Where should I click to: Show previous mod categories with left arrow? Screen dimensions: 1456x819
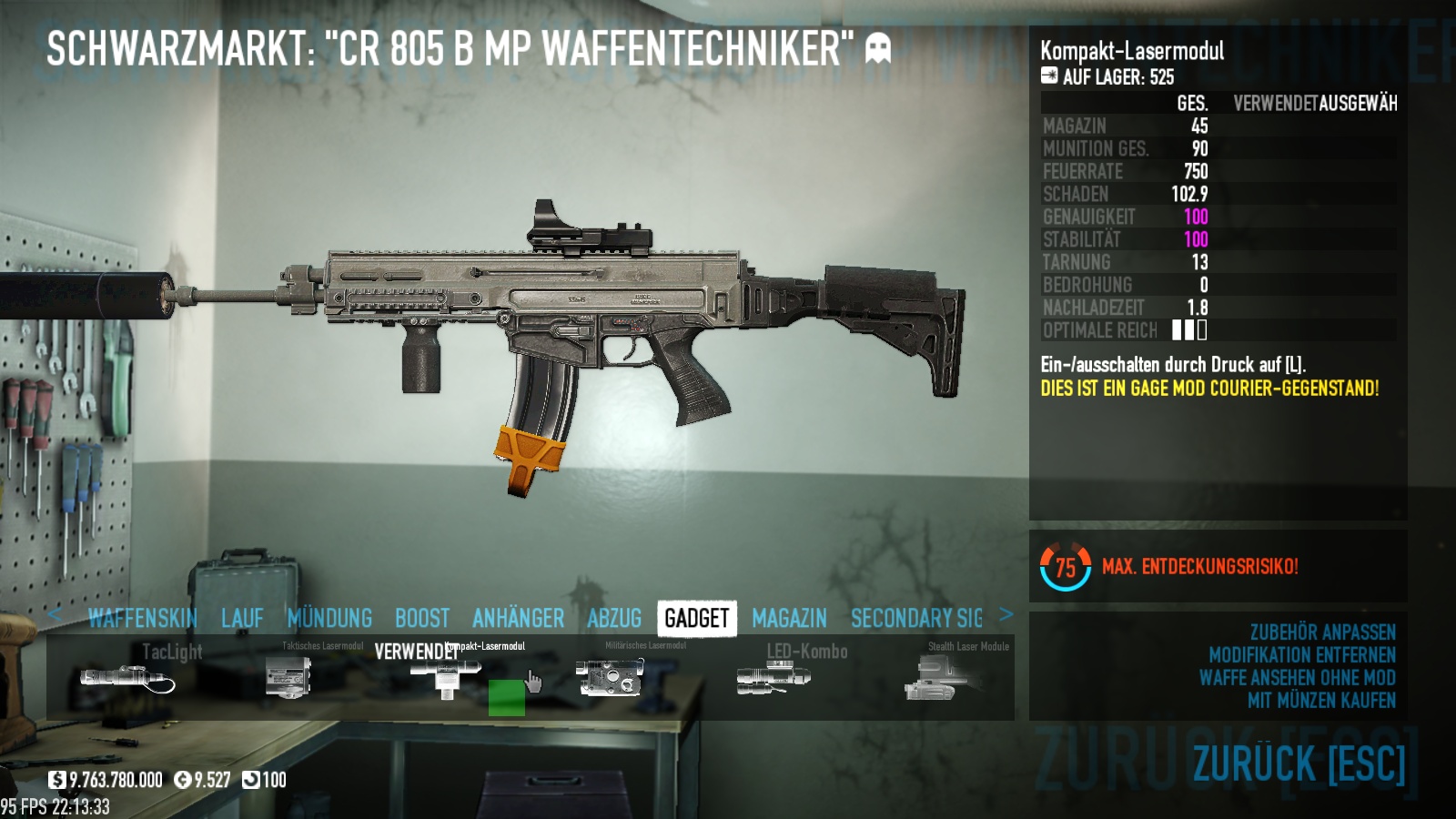(x=56, y=614)
